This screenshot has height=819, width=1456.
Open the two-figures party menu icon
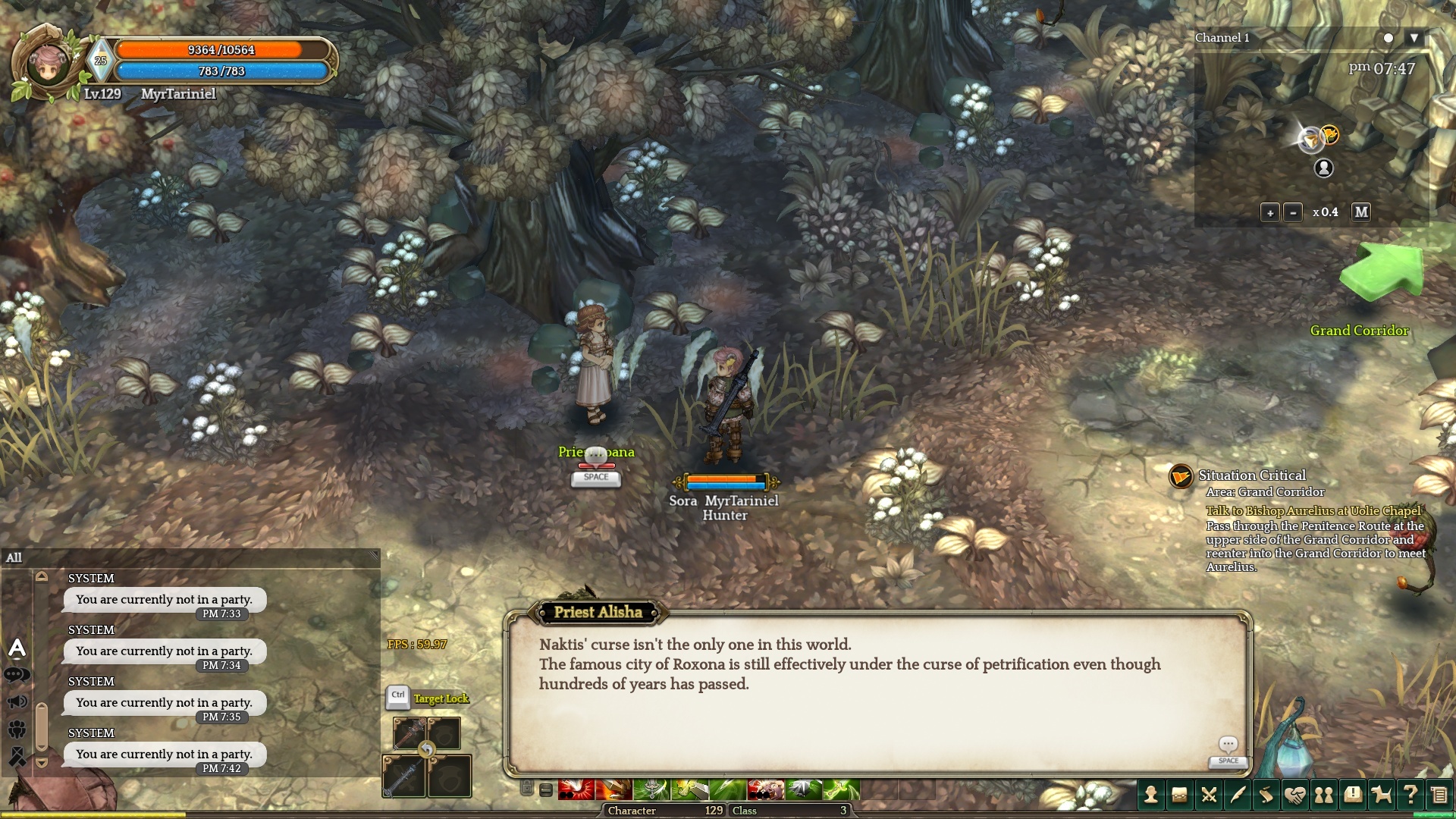pyautogui.click(x=1324, y=795)
